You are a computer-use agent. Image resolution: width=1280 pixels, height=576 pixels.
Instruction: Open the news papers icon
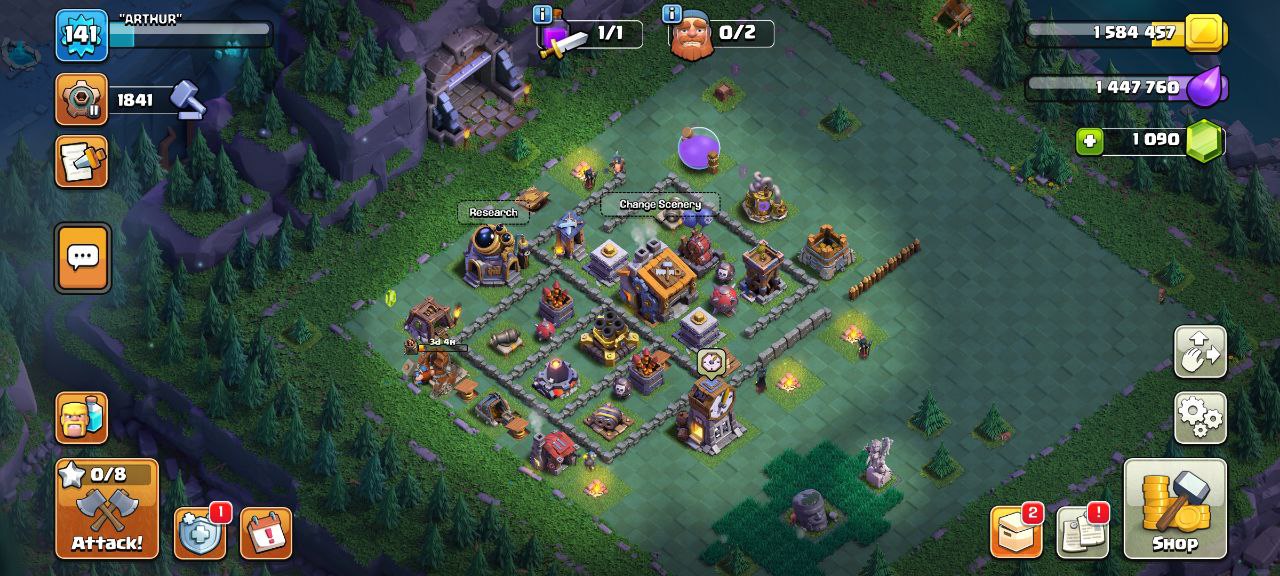pyautogui.click(x=1082, y=532)
